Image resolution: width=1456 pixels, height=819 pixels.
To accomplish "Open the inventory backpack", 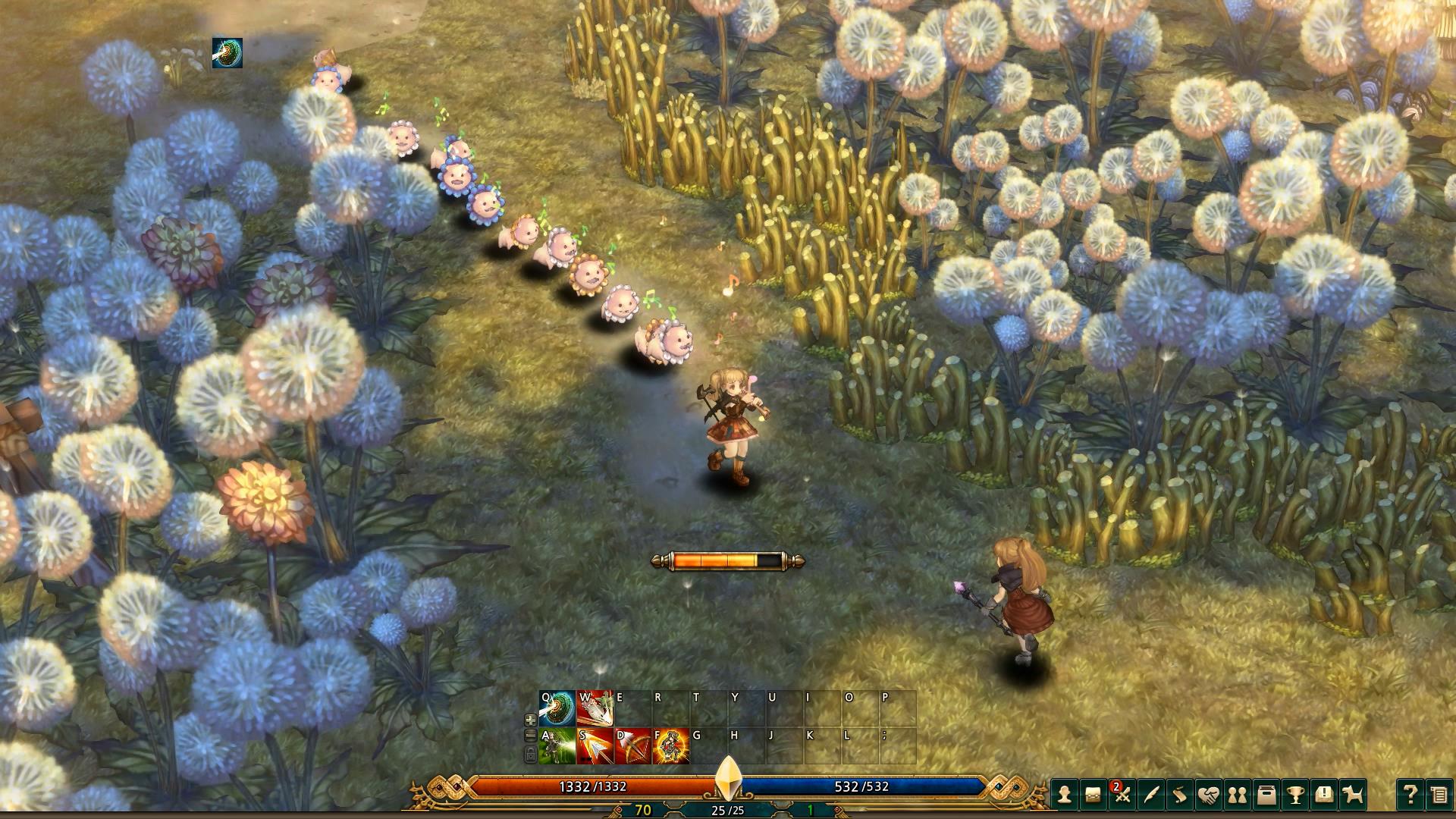I will point(1094,795).
